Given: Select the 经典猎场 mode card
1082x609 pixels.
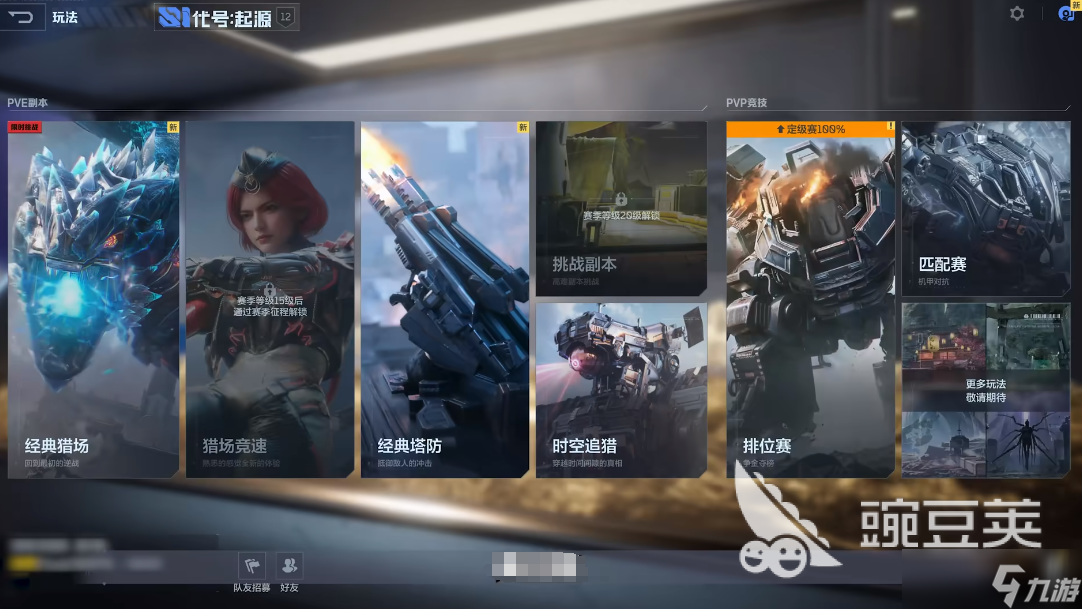Looking at the screenshot, I should coord(94,299).
